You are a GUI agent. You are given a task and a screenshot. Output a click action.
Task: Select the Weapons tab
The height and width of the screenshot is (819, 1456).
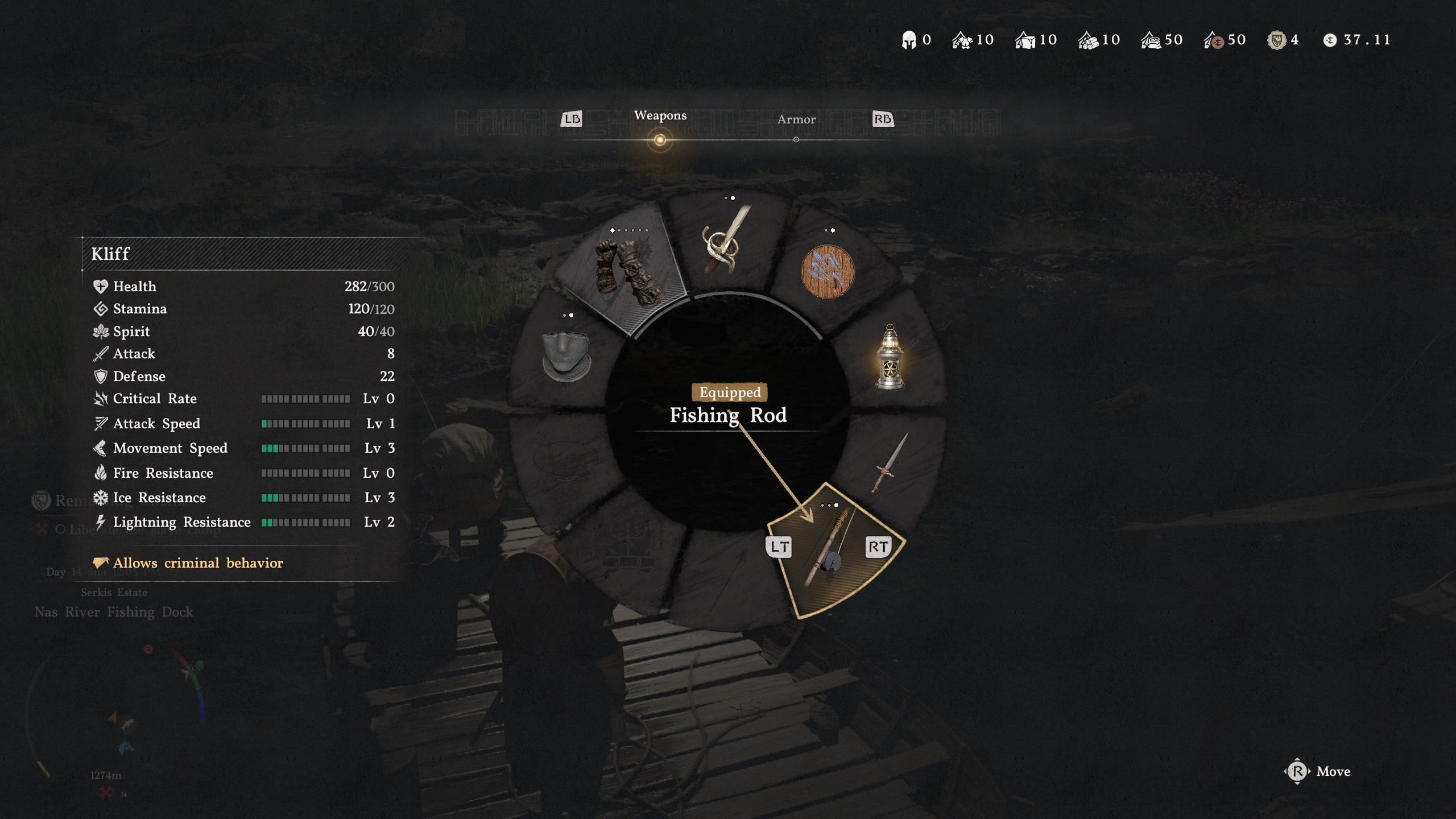pos(660,116)
